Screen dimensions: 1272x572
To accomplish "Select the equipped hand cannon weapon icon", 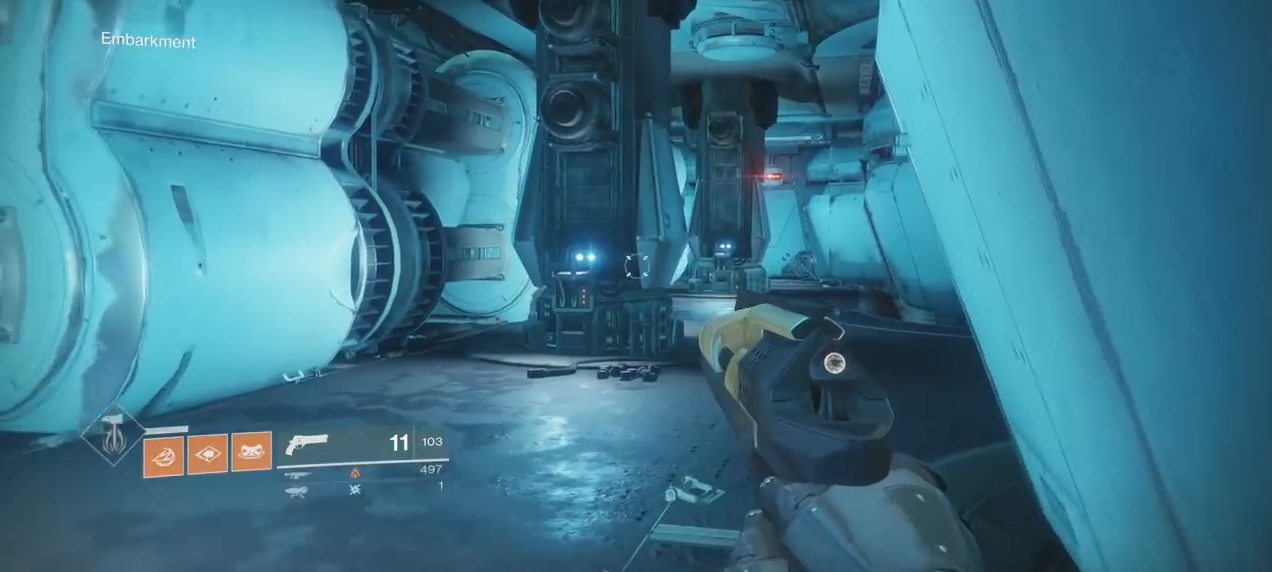I will [x=307, y=445].
